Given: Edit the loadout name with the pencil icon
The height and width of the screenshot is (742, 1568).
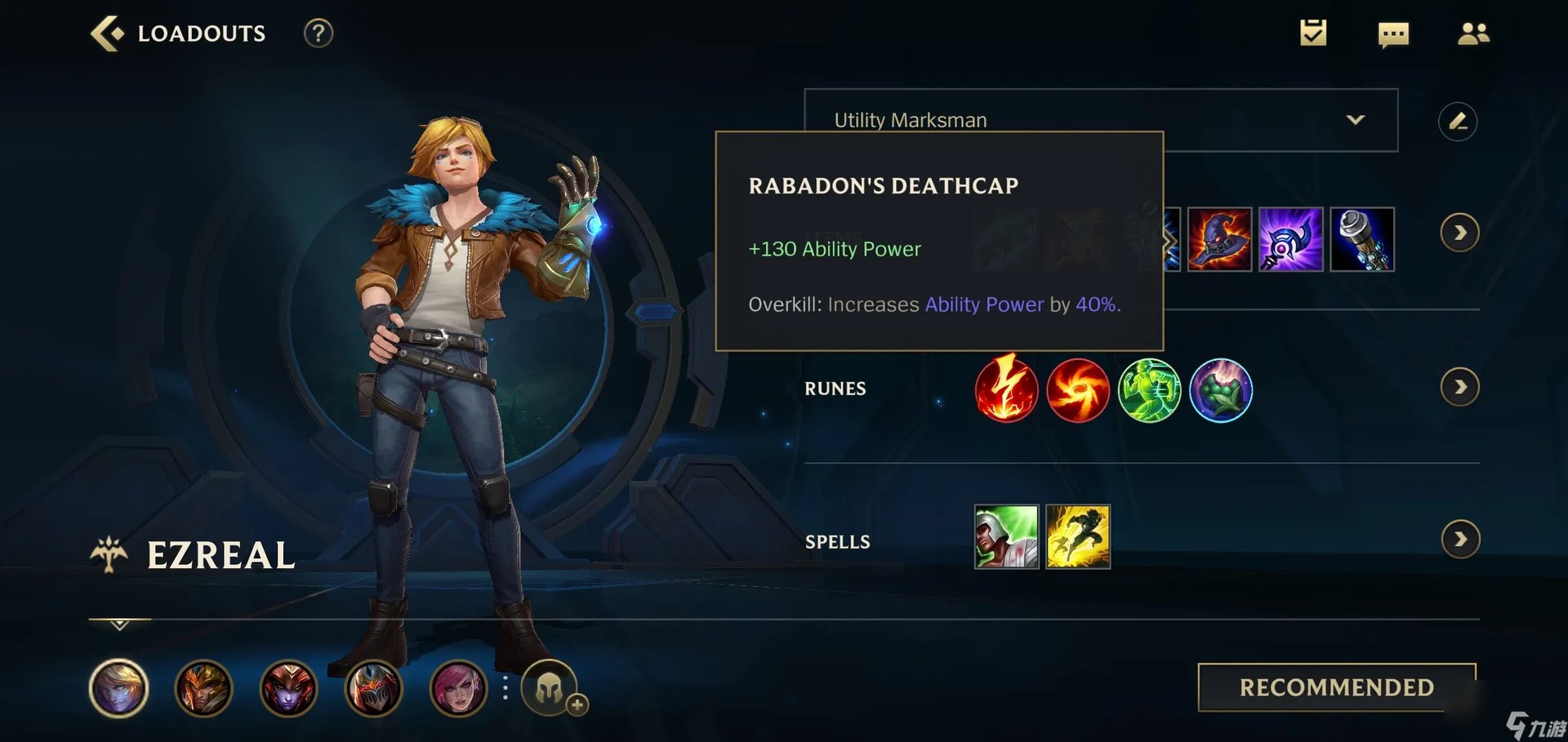Looking at the screenshot, I should tap(1460, 120).
